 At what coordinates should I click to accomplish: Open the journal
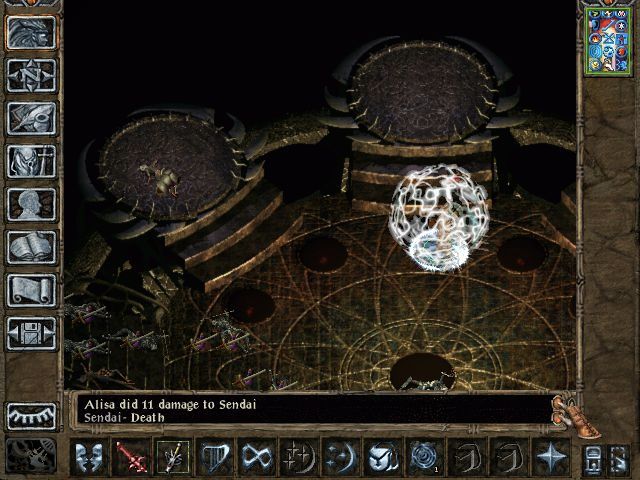(31, 118)
